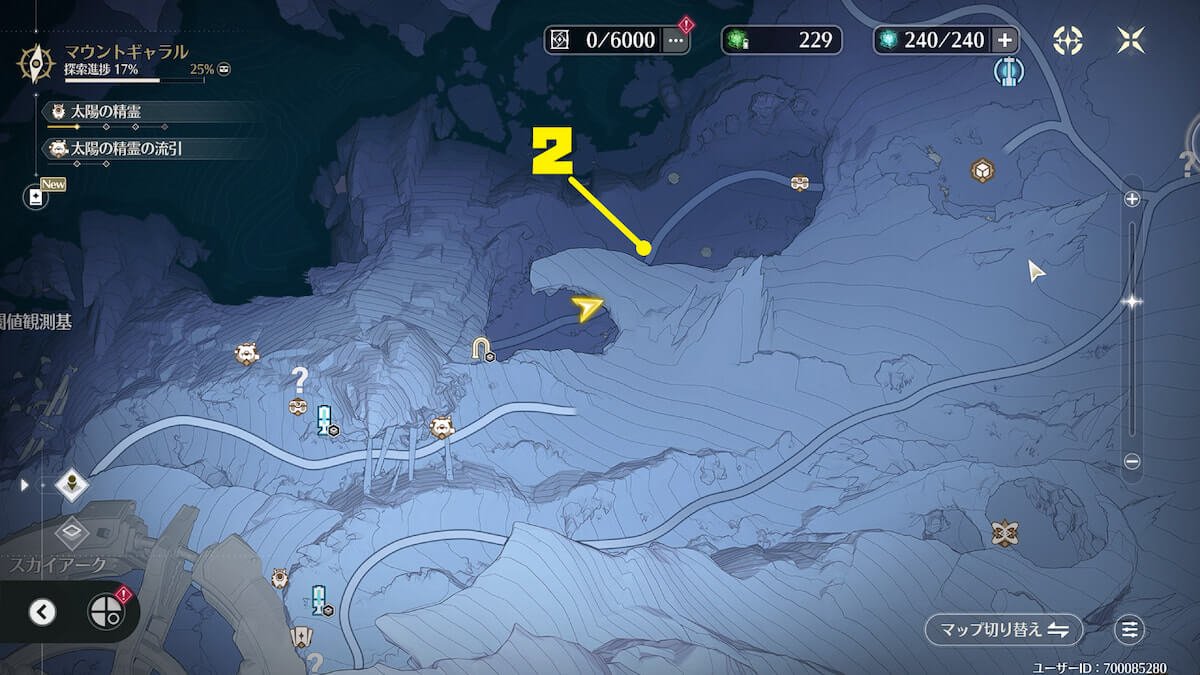Viewport: 1200px width, 675px height.
Task: Open the map filter list icon
Action: (x=1130, y=630)
